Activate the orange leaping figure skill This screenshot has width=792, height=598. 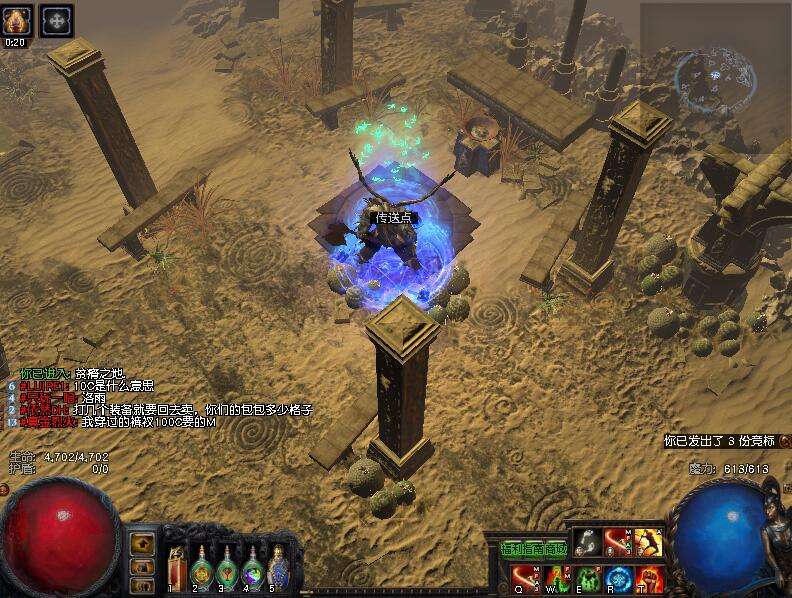(648, 543)
